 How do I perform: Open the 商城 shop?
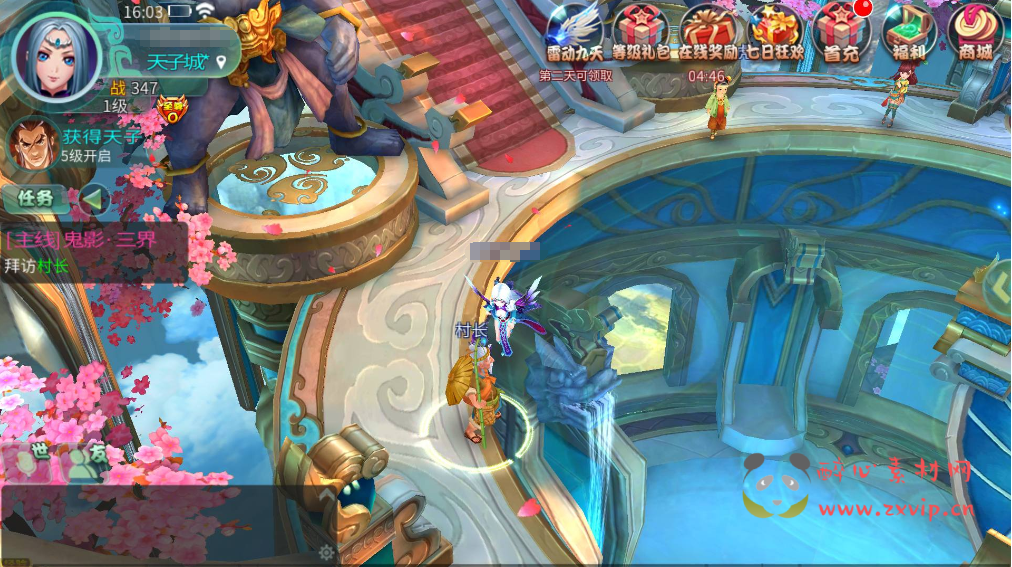tap(974, 32)
